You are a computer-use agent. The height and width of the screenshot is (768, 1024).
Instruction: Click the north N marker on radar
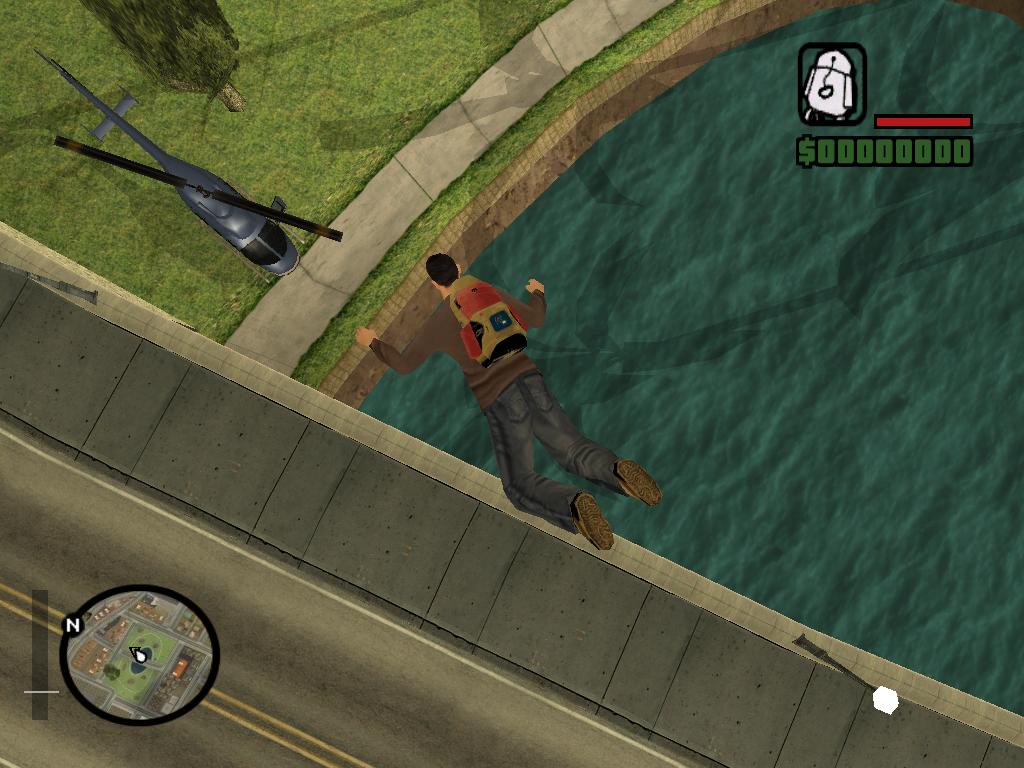pos(72,626)
